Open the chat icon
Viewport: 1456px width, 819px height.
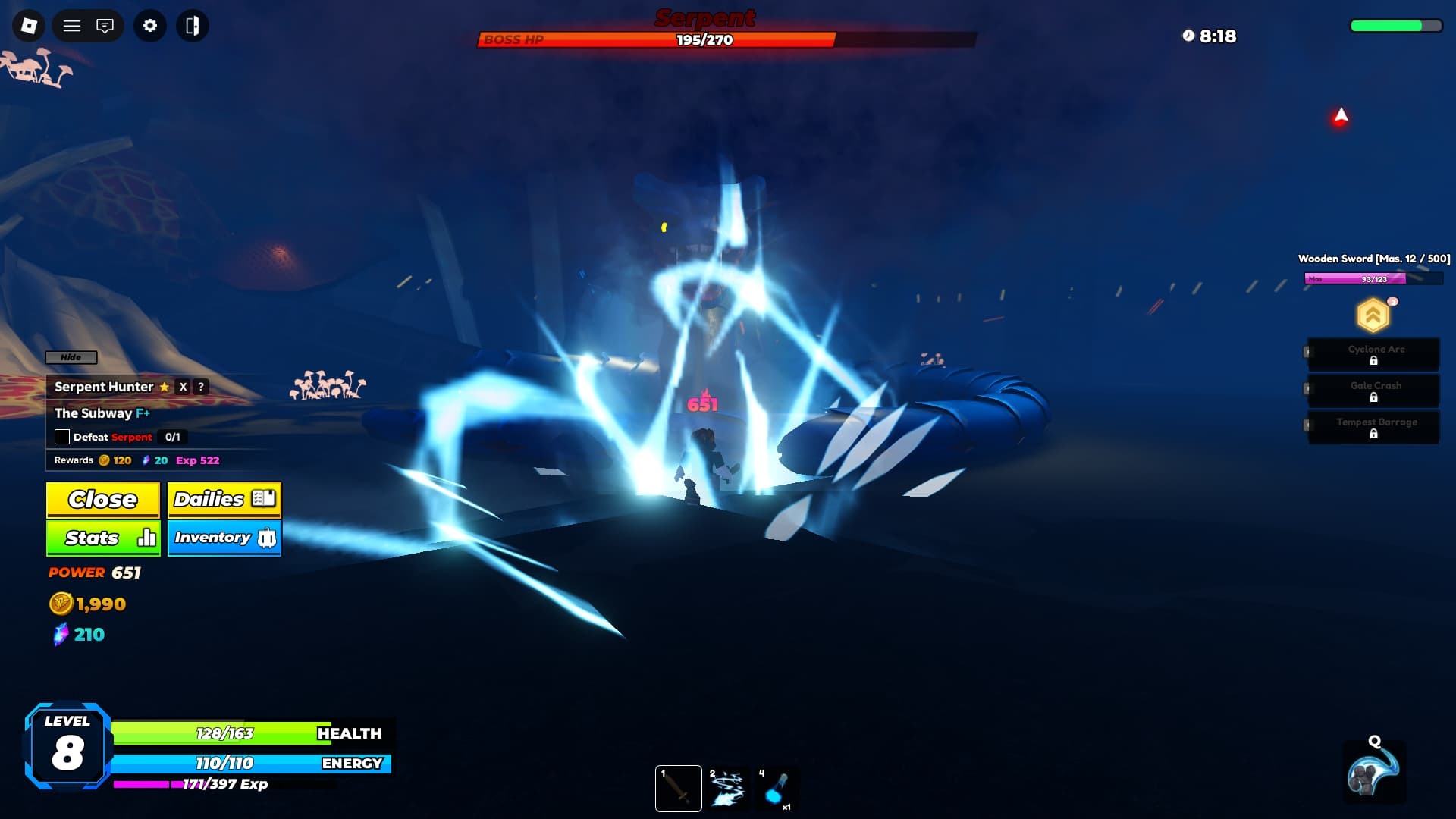point(105,25)
